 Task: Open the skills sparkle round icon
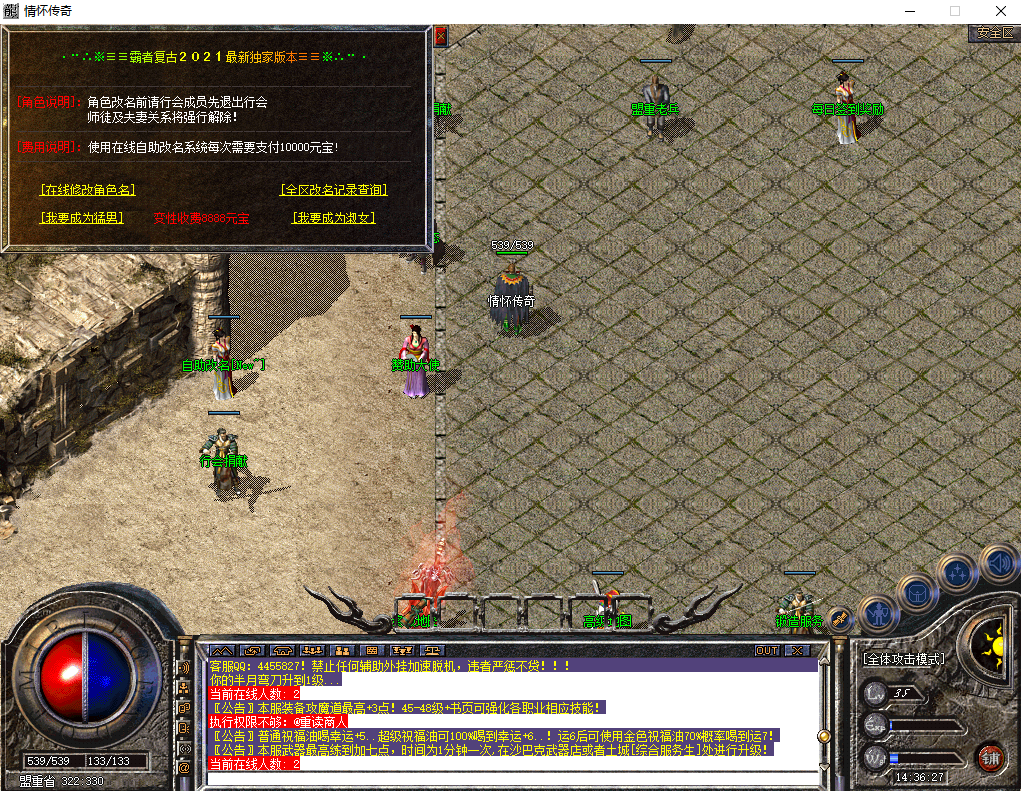pos(958,573)
